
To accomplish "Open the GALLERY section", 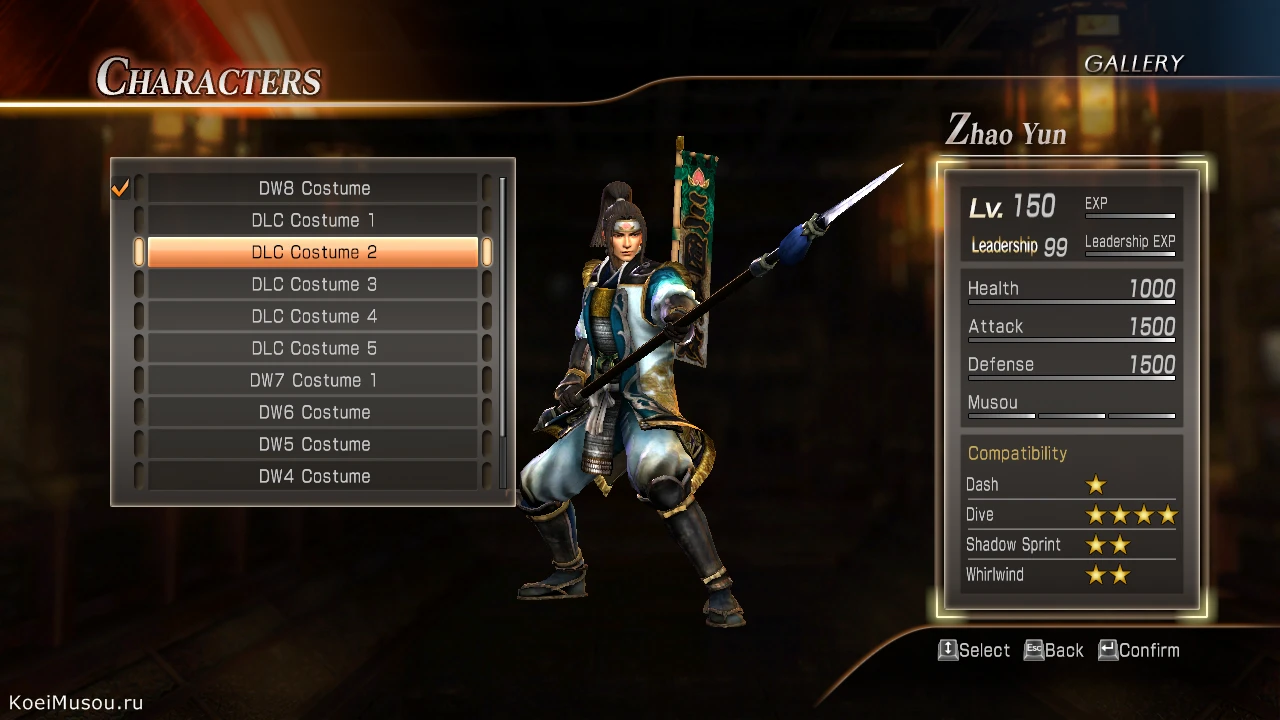I will click(1135, 62).
